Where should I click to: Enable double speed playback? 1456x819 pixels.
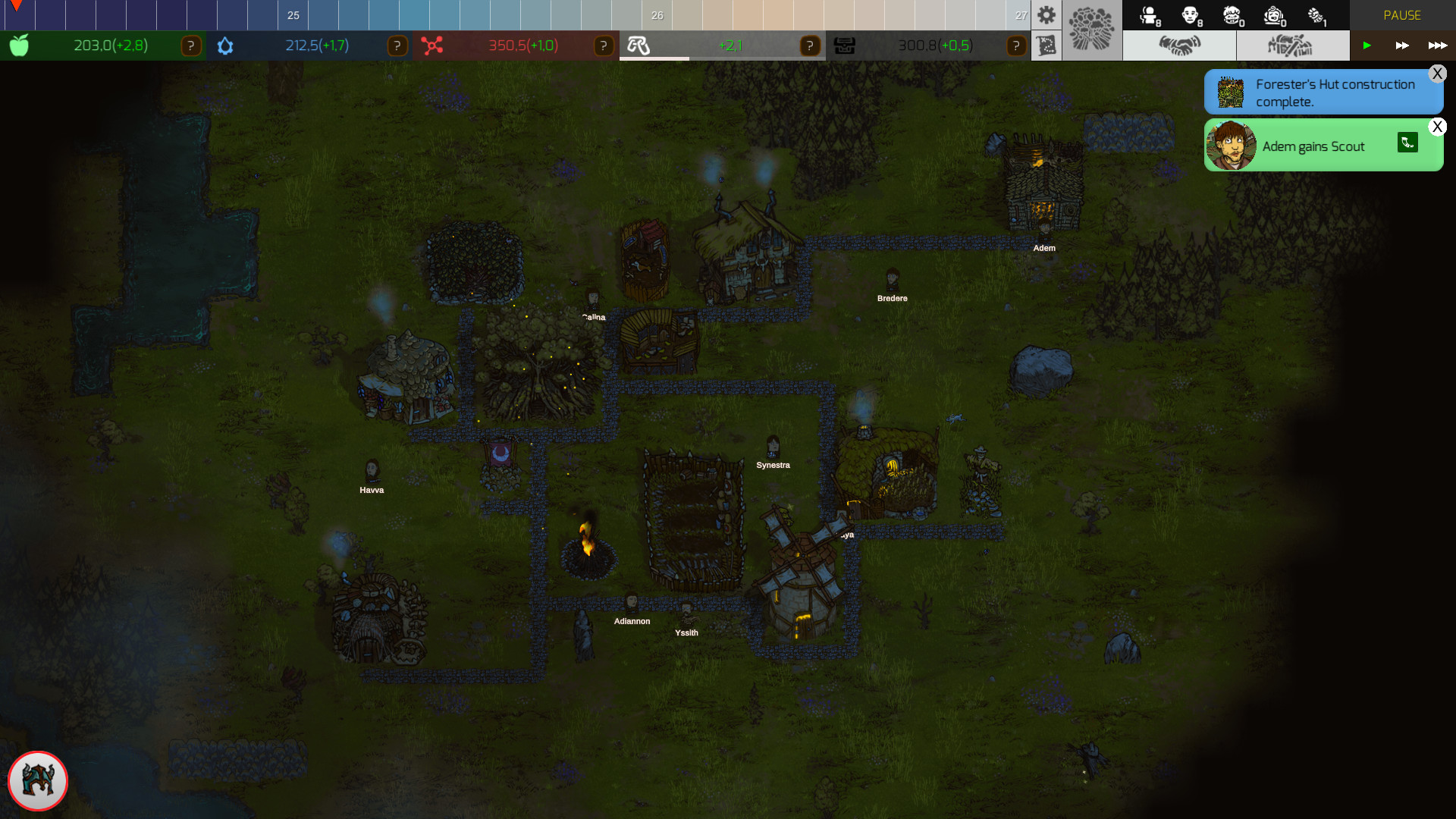[x=1402, y=45]
